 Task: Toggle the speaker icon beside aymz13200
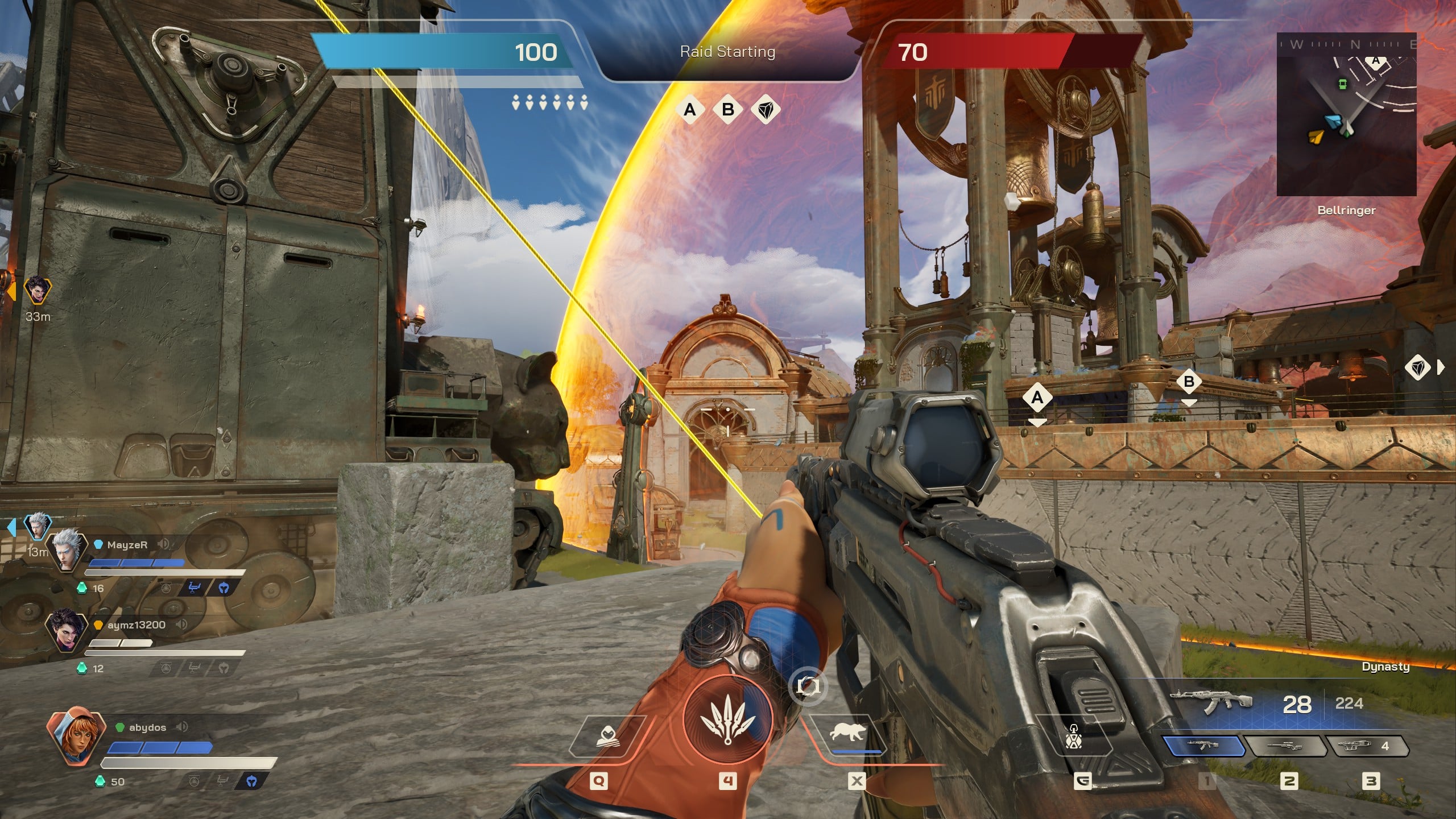pos(181,624)
